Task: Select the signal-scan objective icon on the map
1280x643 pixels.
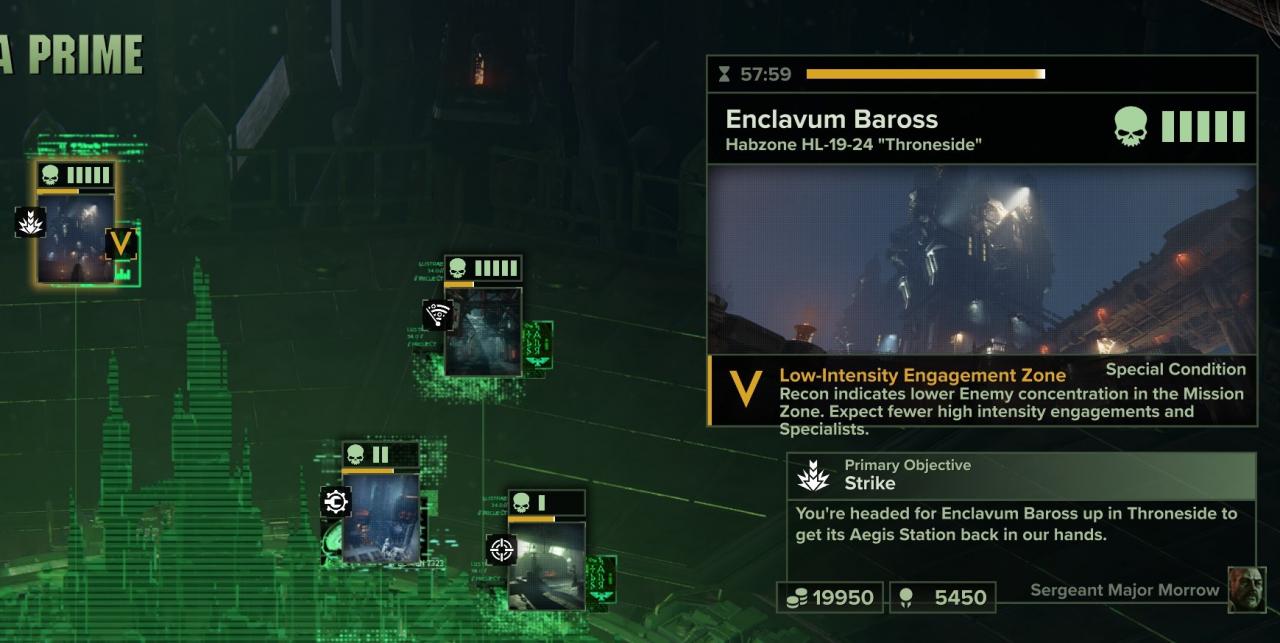Action: pos(437,315)
